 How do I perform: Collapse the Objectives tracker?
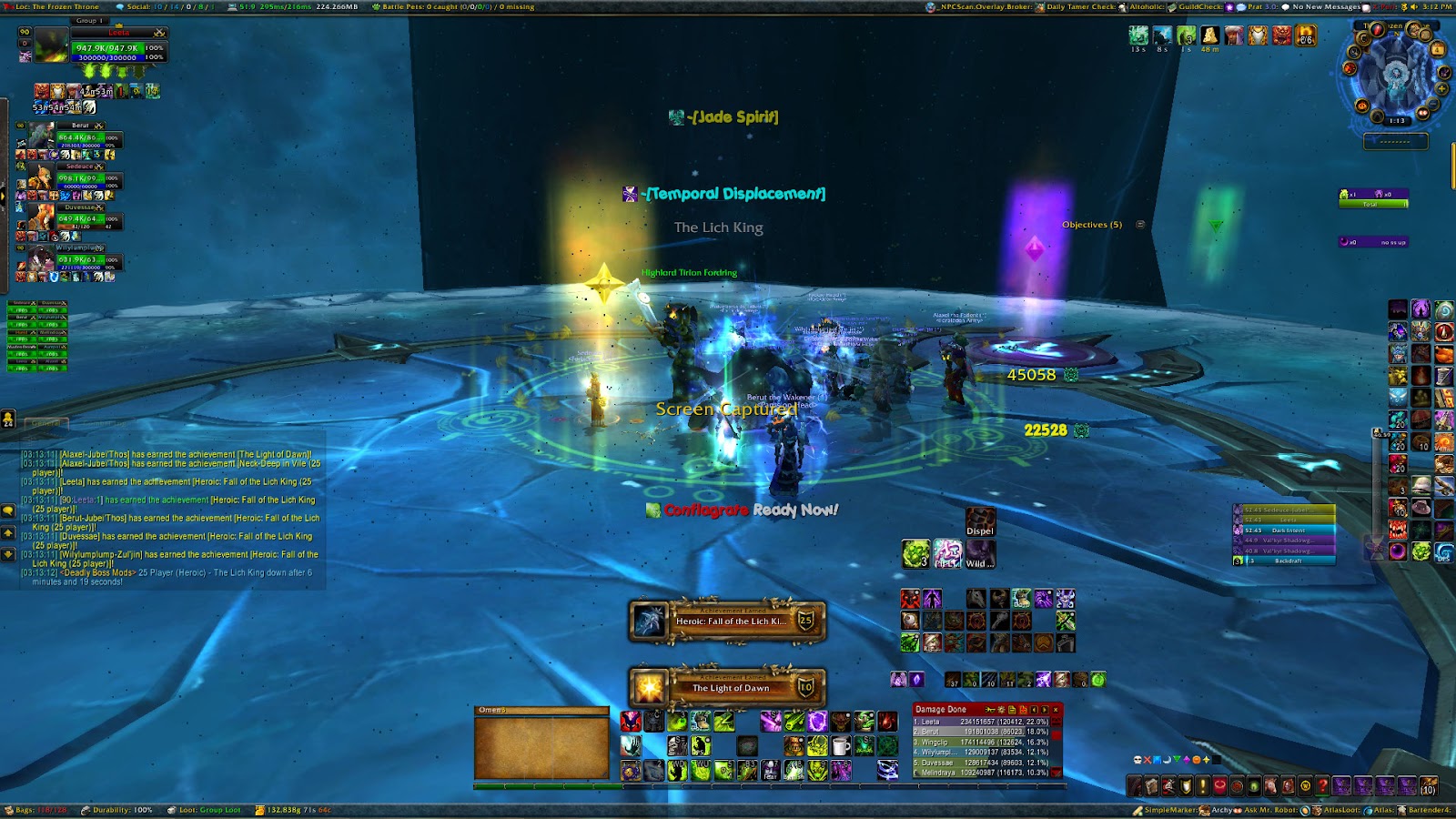1140,225
